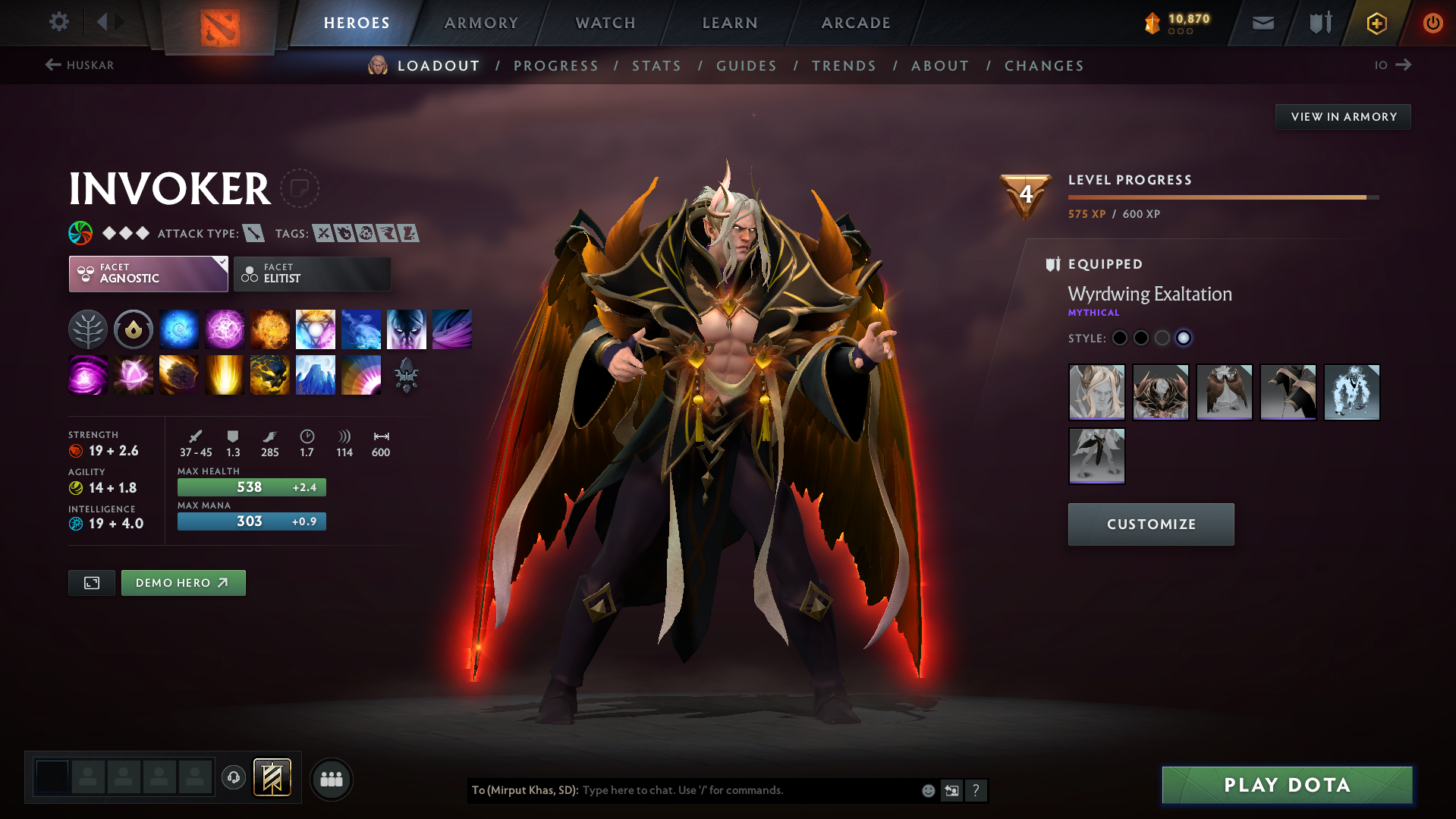The image size is (1456, 819).
Task: Select the first style radio button
Action: tap(1120, 338)
